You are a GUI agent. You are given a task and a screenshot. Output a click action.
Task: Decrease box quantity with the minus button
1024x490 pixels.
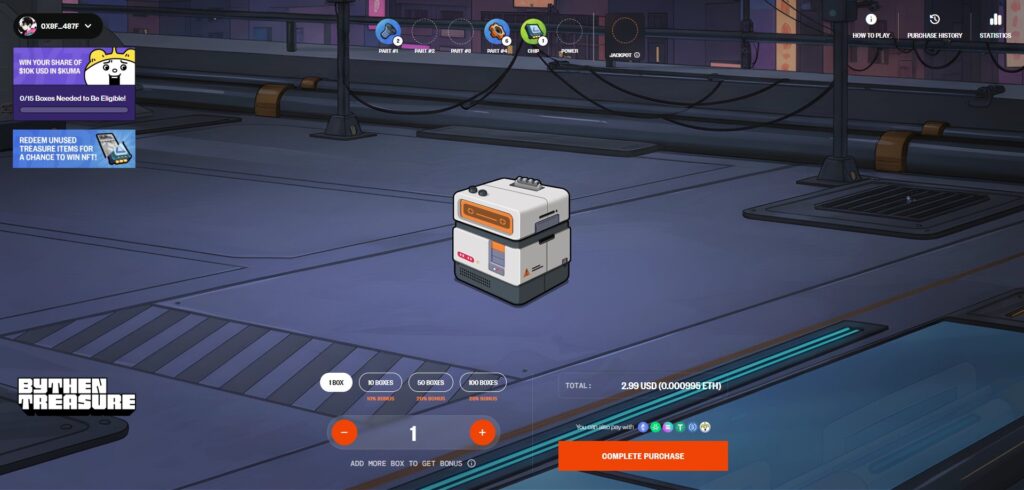343,433
